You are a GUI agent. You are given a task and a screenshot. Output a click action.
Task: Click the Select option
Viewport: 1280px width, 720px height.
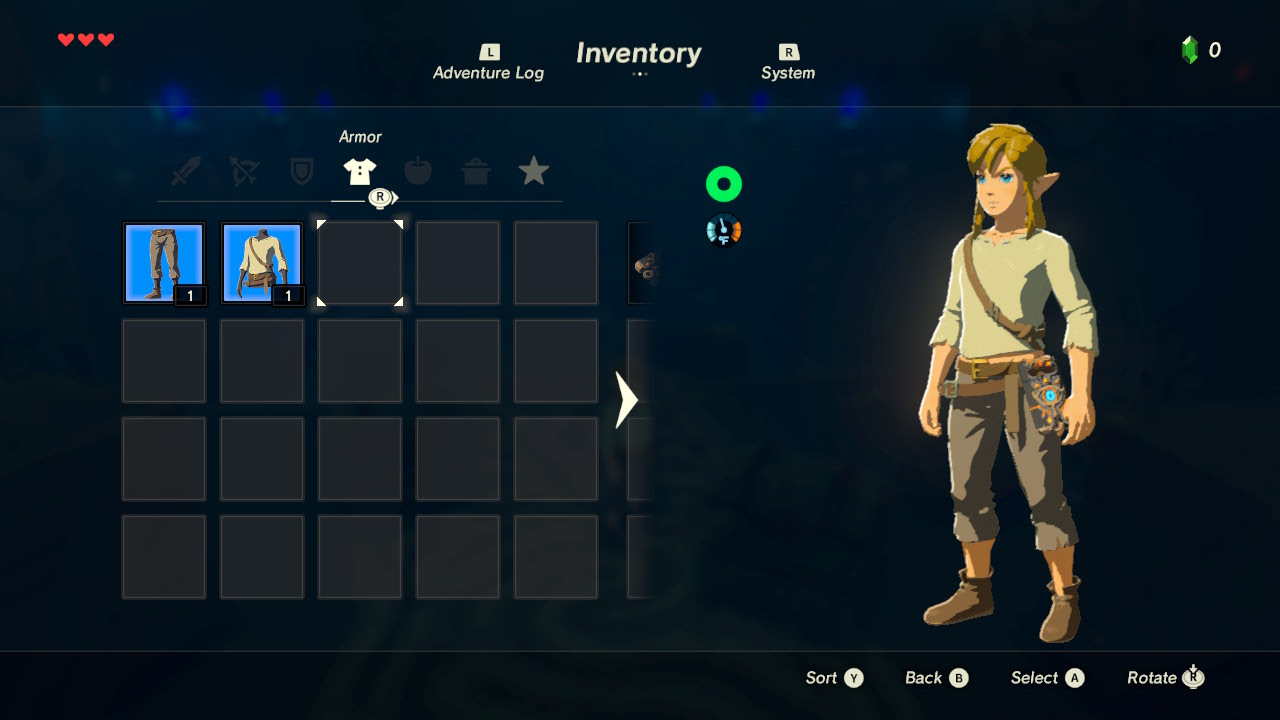point(1047,678)
